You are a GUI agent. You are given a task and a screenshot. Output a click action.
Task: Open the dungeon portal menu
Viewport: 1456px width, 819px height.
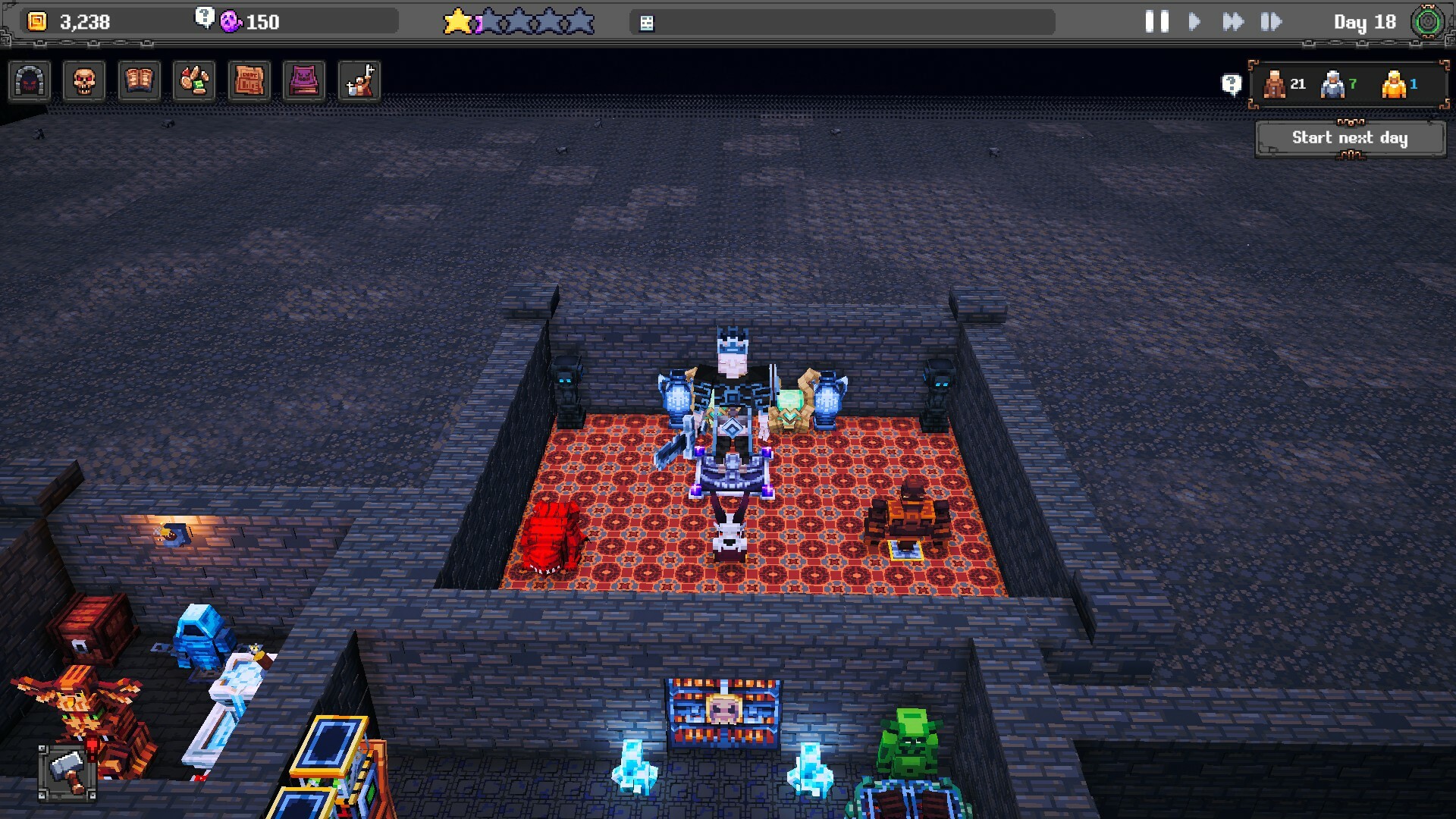30,81
